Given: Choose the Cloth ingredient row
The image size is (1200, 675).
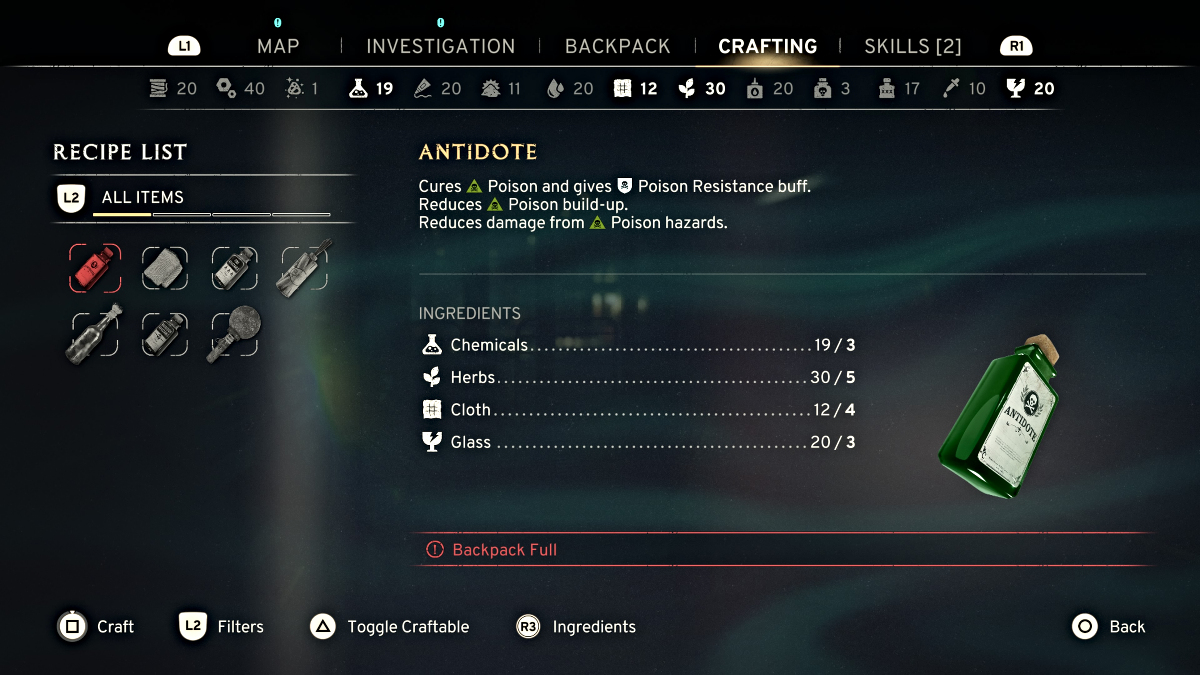Looking at the screenshot, I should (637, 410).
